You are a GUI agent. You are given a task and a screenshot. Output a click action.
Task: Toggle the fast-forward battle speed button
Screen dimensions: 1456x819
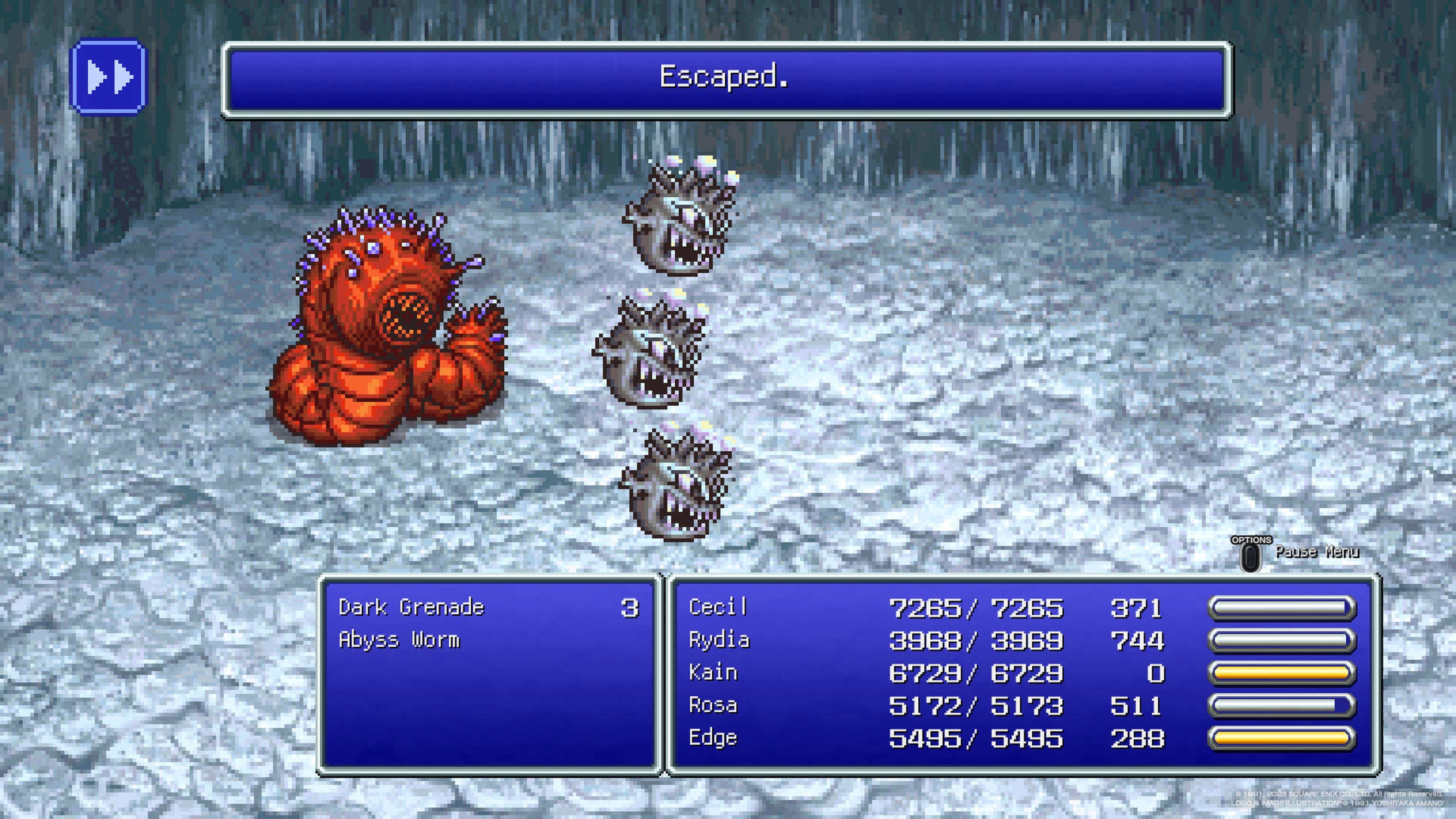[108, 76]
